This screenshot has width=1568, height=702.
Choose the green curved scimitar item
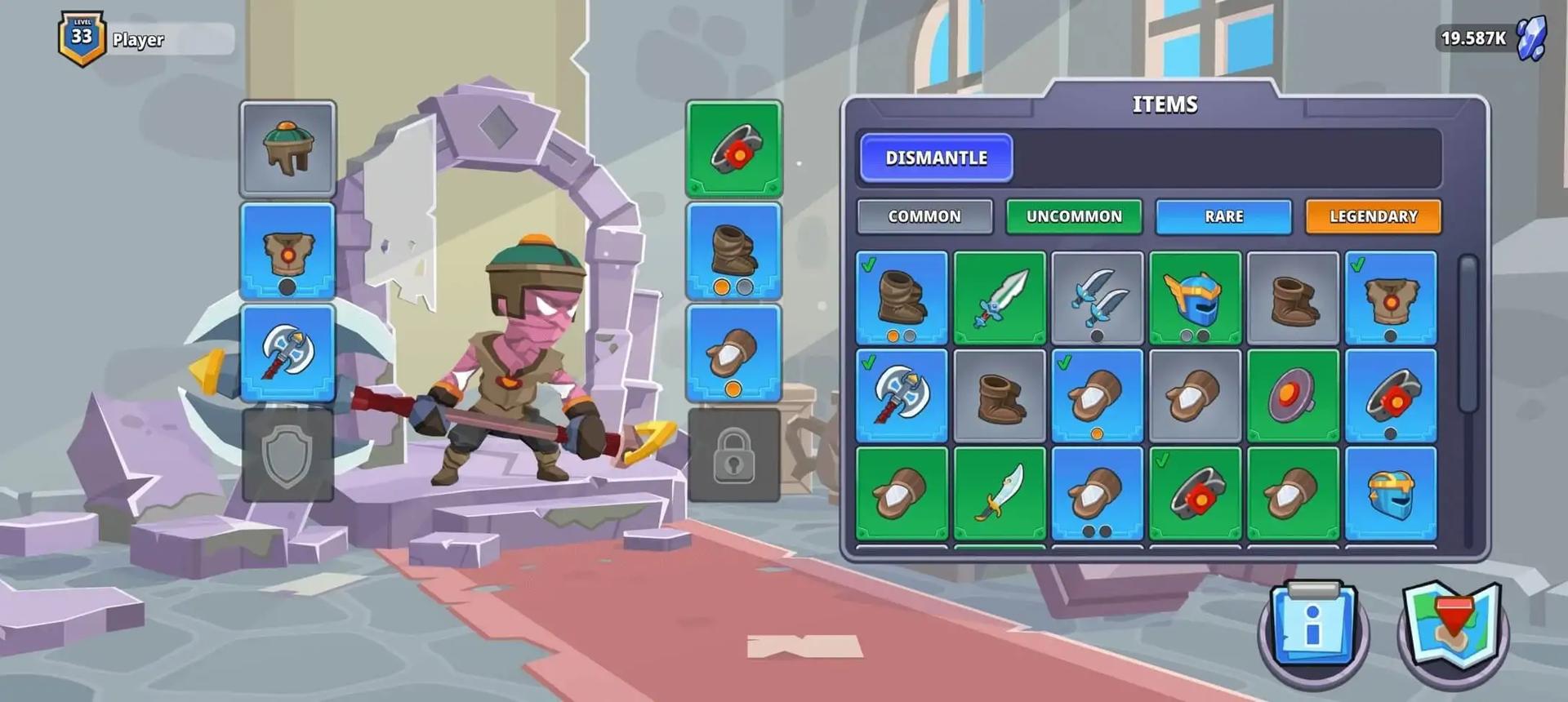[x=1000, y=493]
